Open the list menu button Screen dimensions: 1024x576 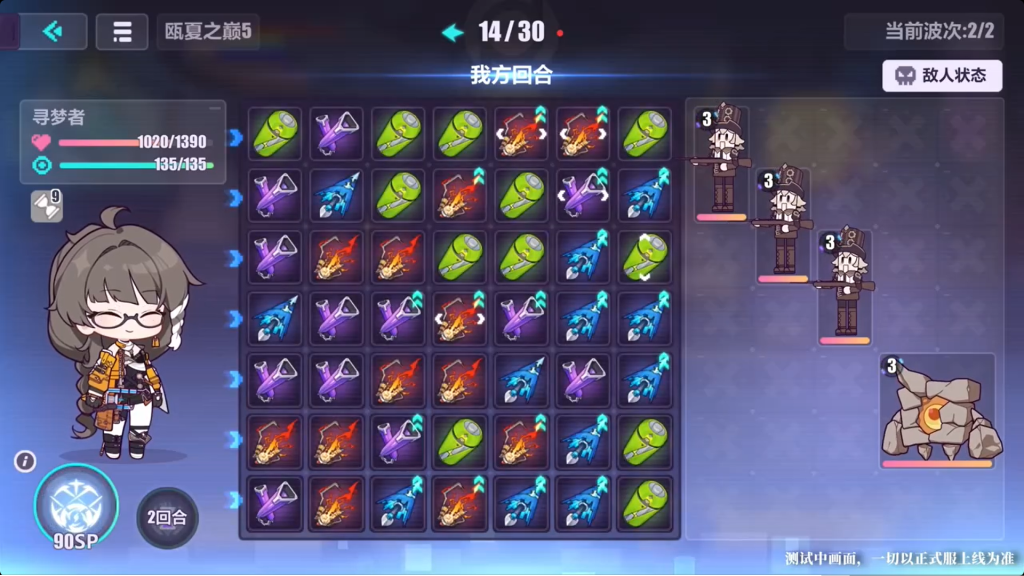click(122, 32)
